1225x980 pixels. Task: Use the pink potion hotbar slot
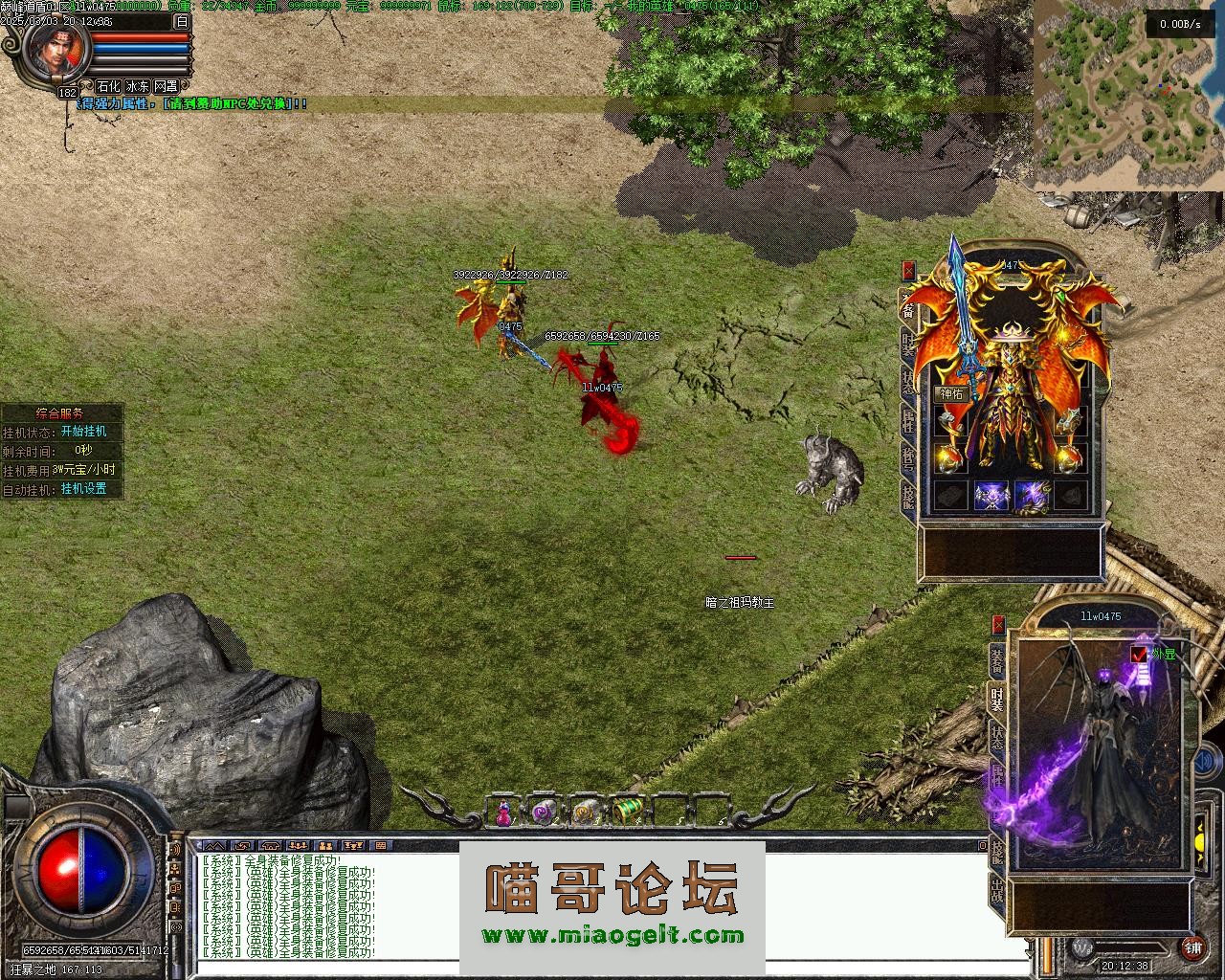503,813
